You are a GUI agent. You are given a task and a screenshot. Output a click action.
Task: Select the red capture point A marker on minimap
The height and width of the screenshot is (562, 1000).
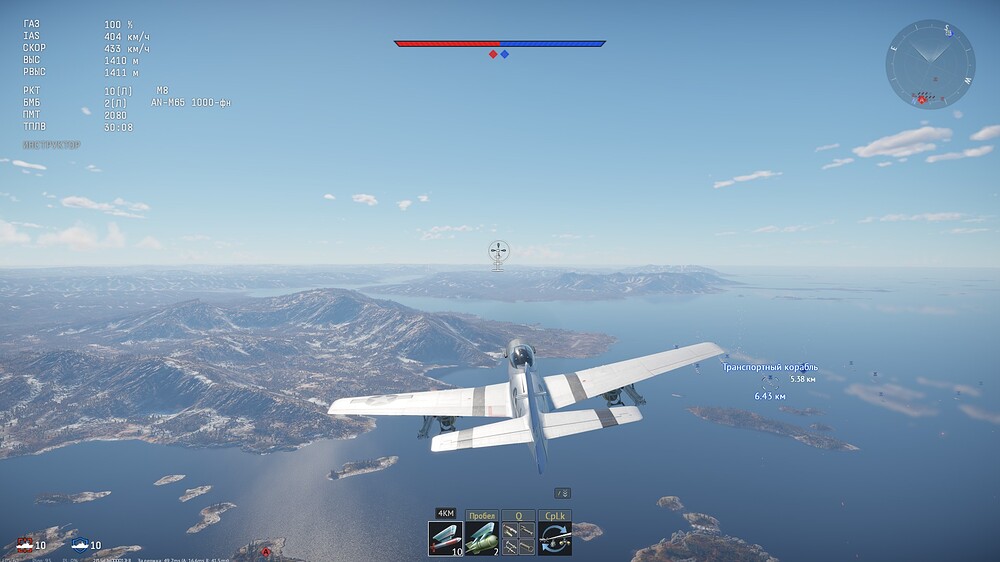[921, 99]
